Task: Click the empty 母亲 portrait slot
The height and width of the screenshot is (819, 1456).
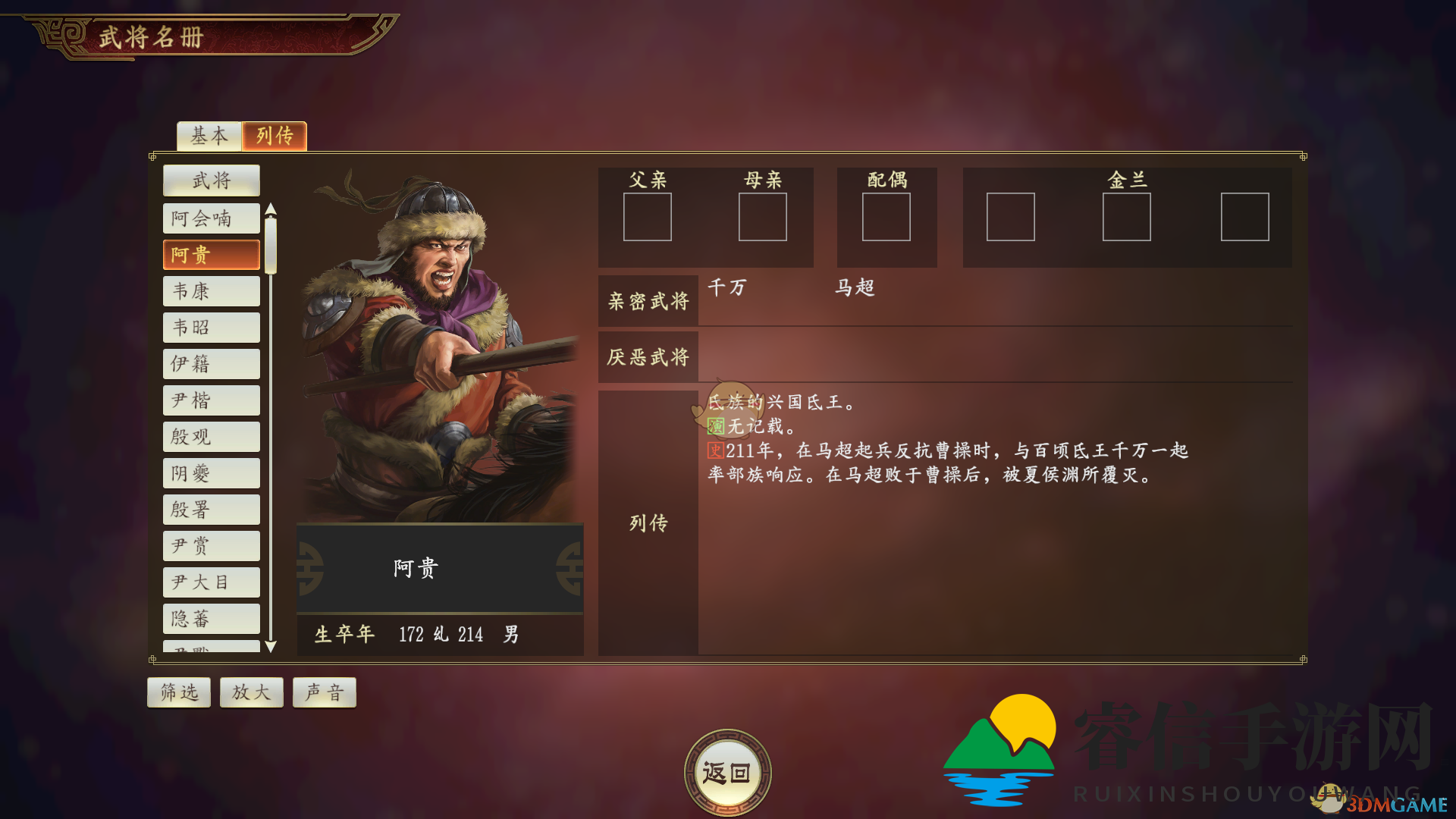Action: (x=762, y=218)
